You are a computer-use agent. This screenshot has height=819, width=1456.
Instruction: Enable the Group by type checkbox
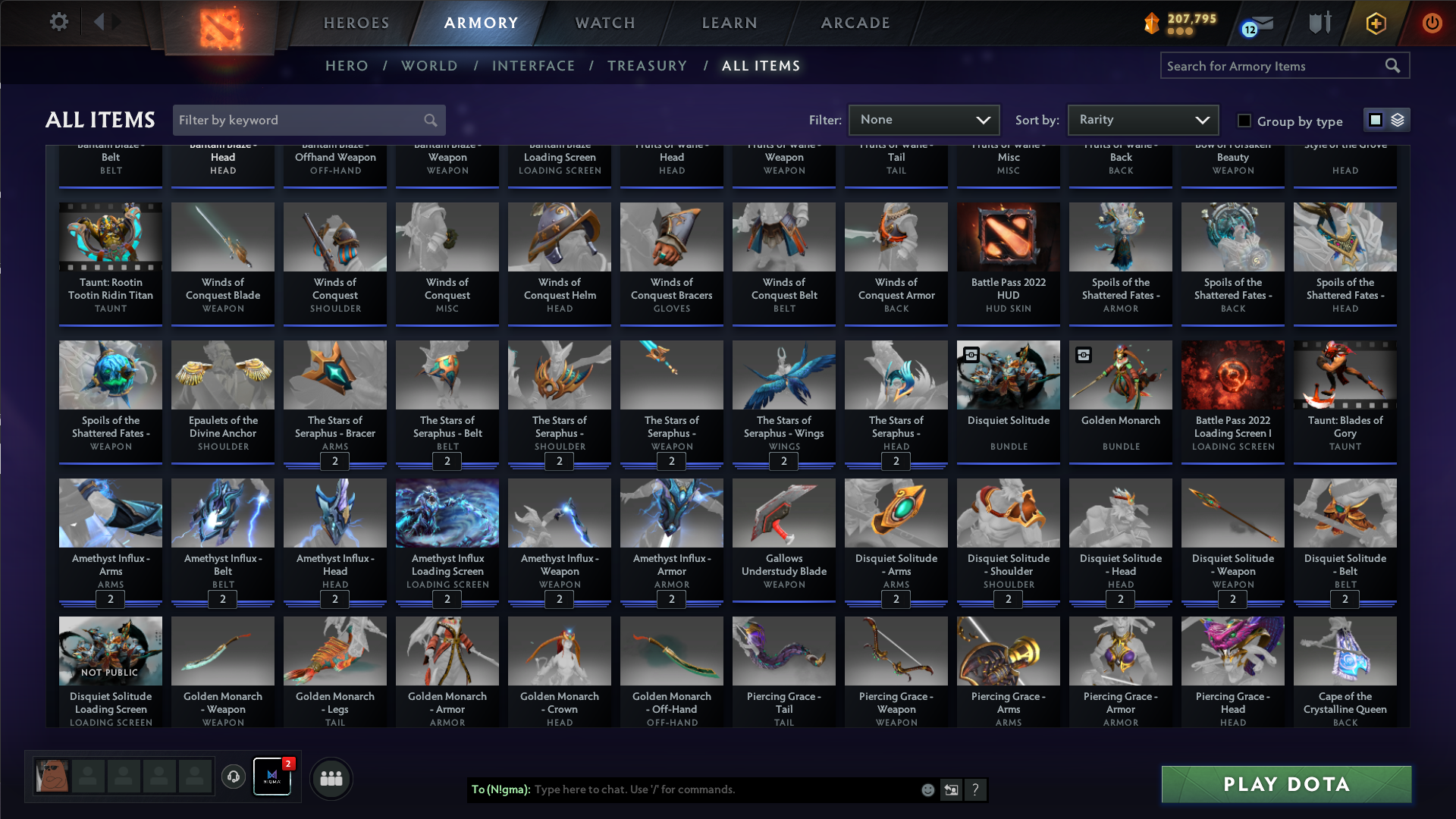coord(1244,121)
